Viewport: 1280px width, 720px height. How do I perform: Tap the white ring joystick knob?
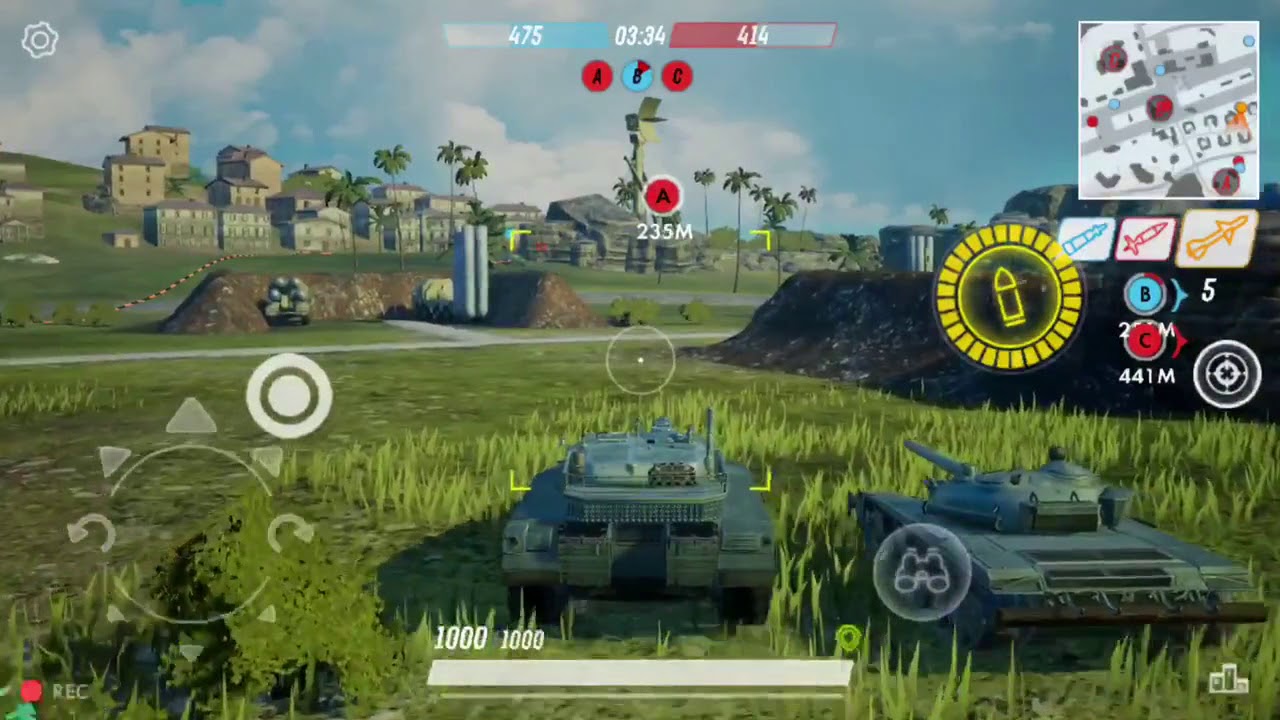point(289,396)
